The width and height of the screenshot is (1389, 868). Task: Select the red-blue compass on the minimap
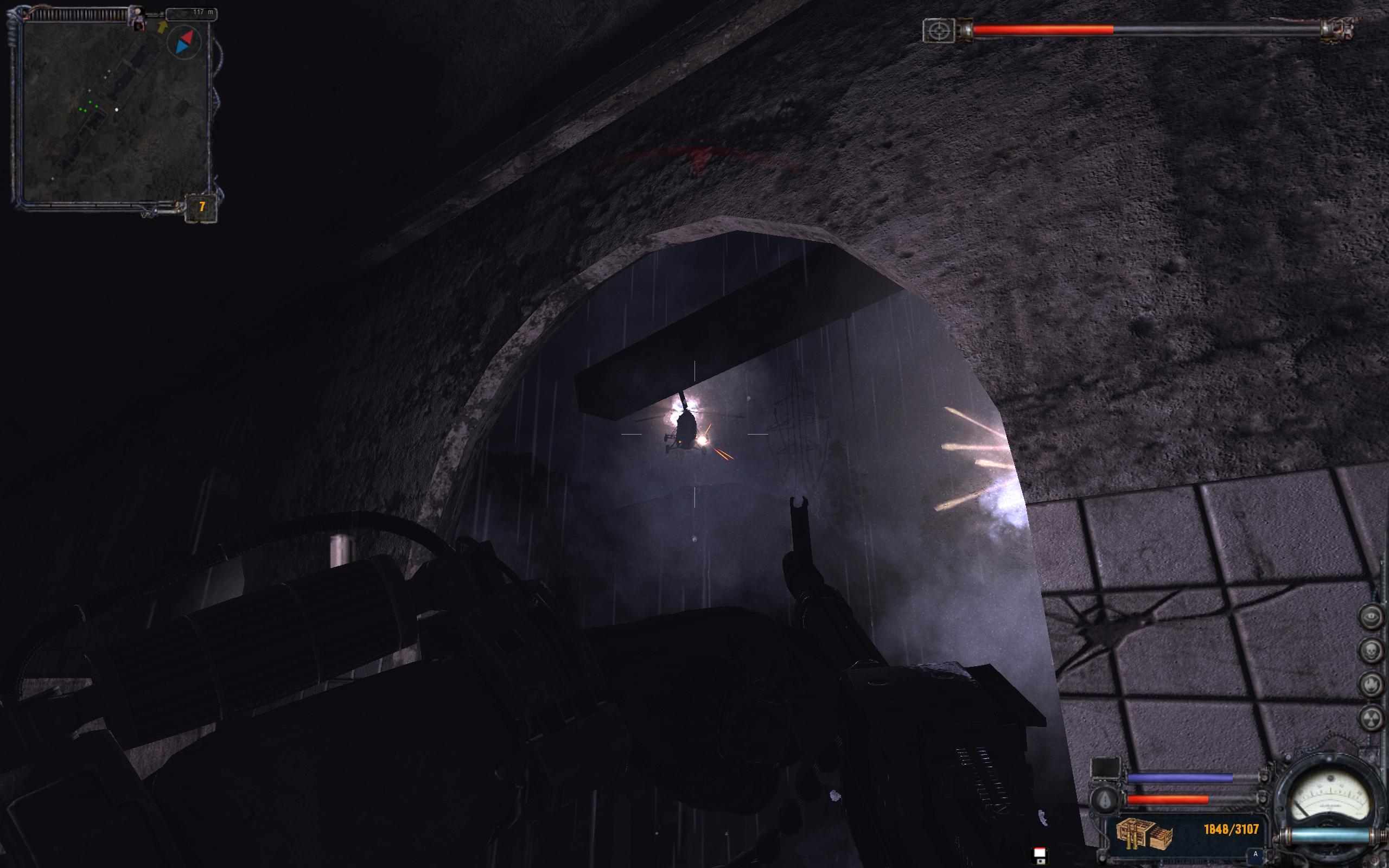(x=185, y=42)
